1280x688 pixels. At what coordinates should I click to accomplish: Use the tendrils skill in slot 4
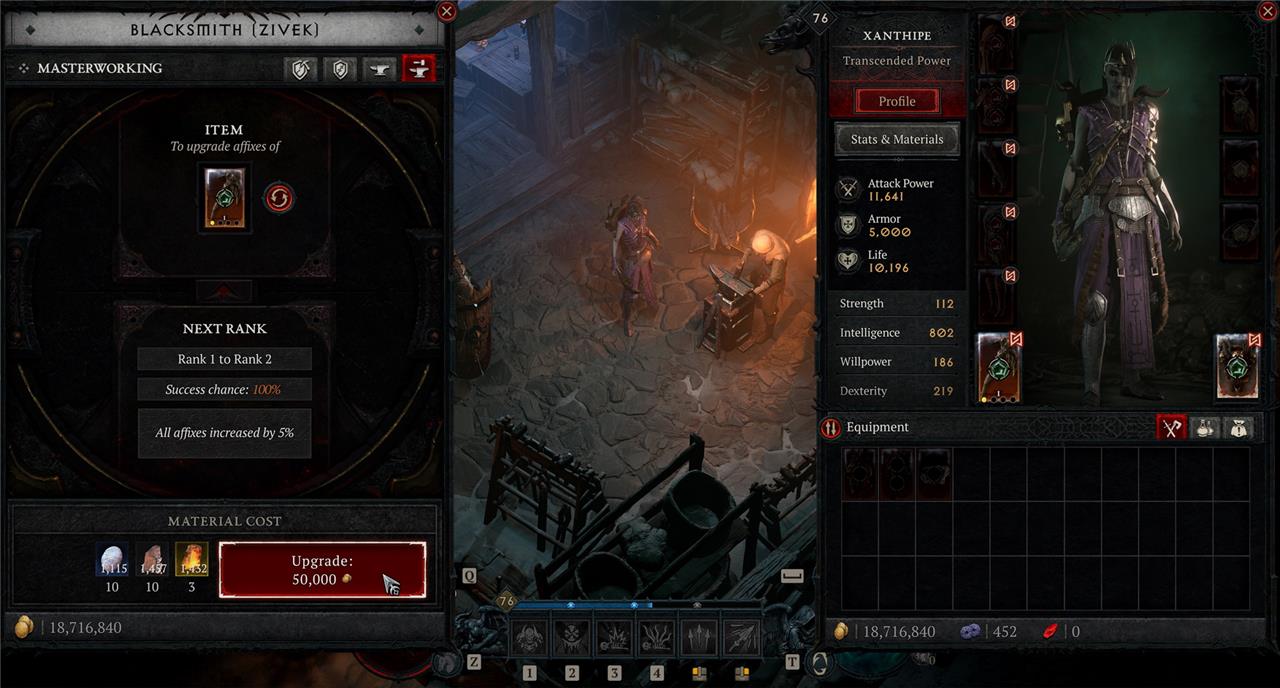[657, 637]
